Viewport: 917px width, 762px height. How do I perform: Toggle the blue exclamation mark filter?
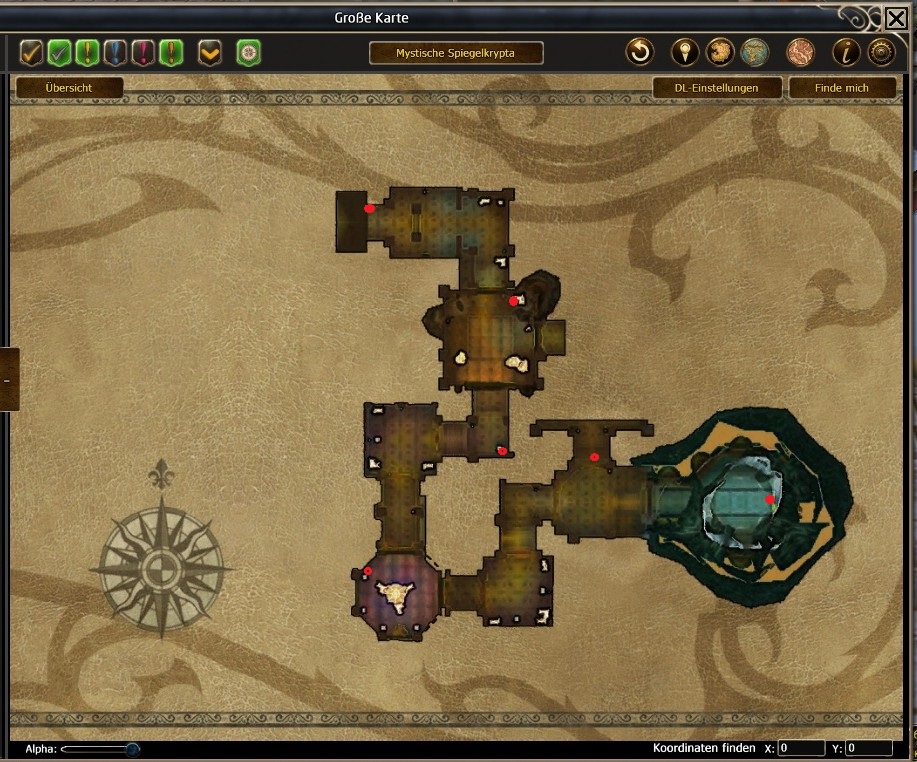pos(115,52)
